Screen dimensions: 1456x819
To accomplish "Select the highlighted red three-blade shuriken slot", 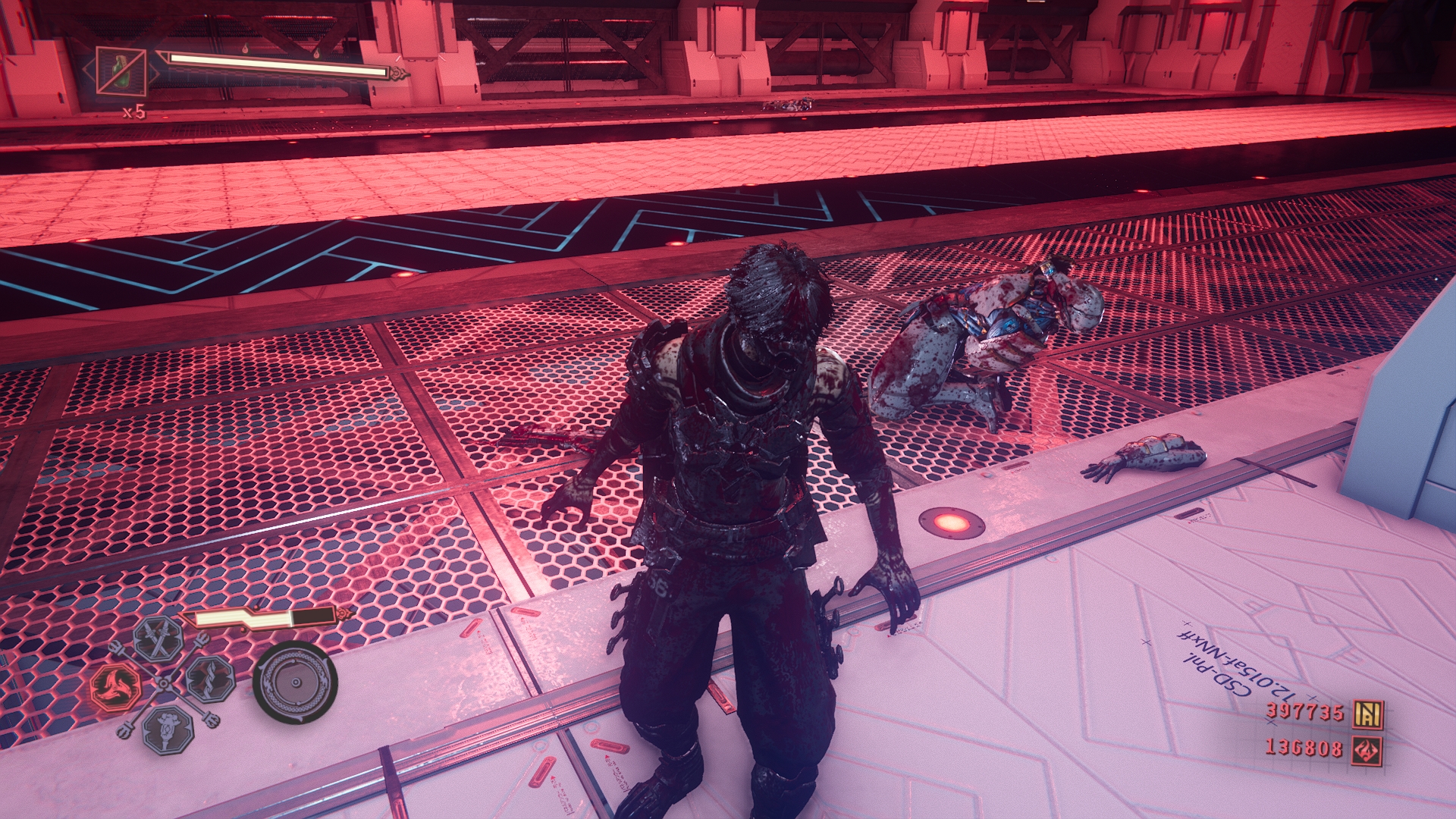I will click(x=116, y=686).
